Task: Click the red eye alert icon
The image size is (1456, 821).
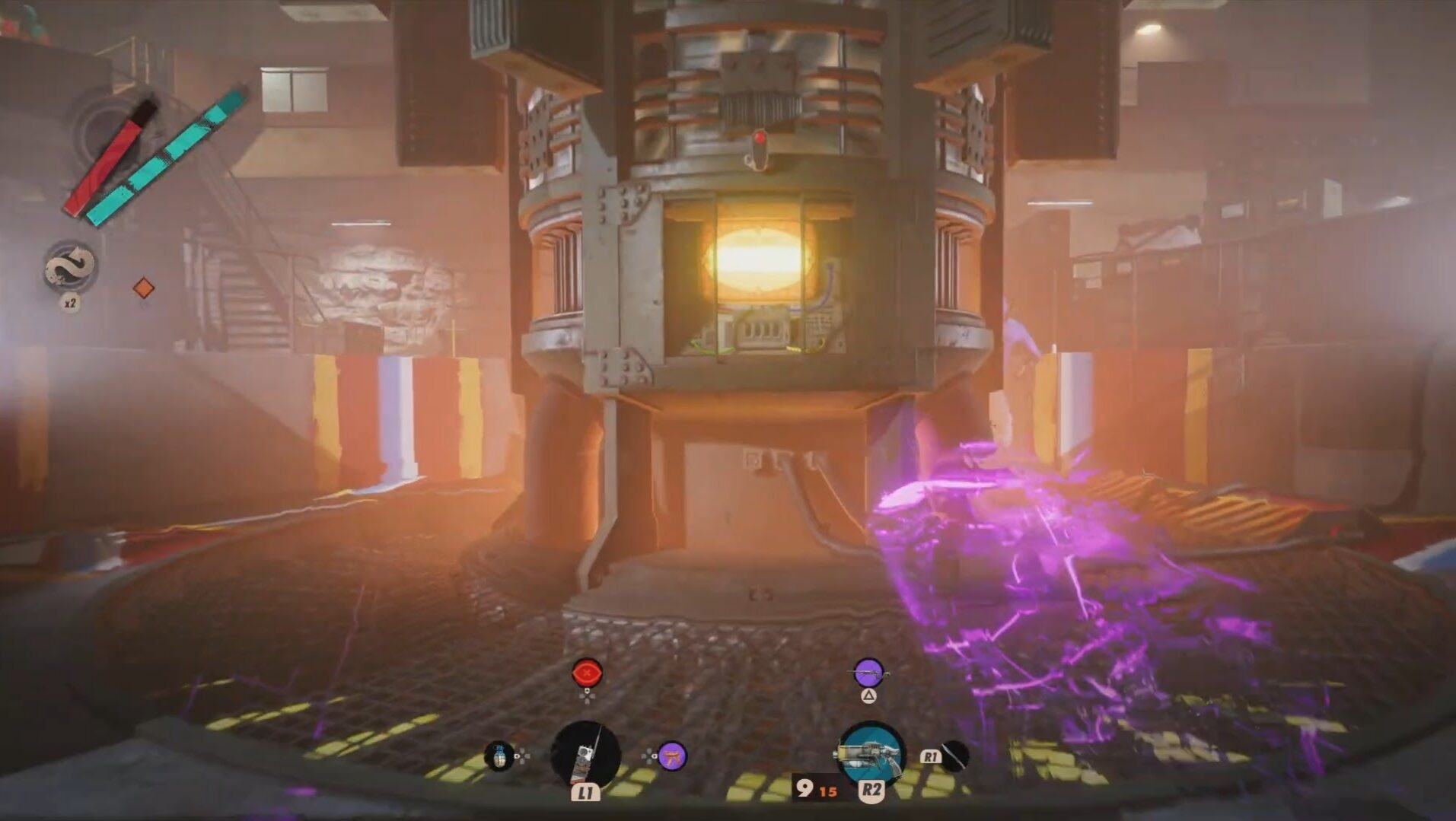Action: [586, 673]
